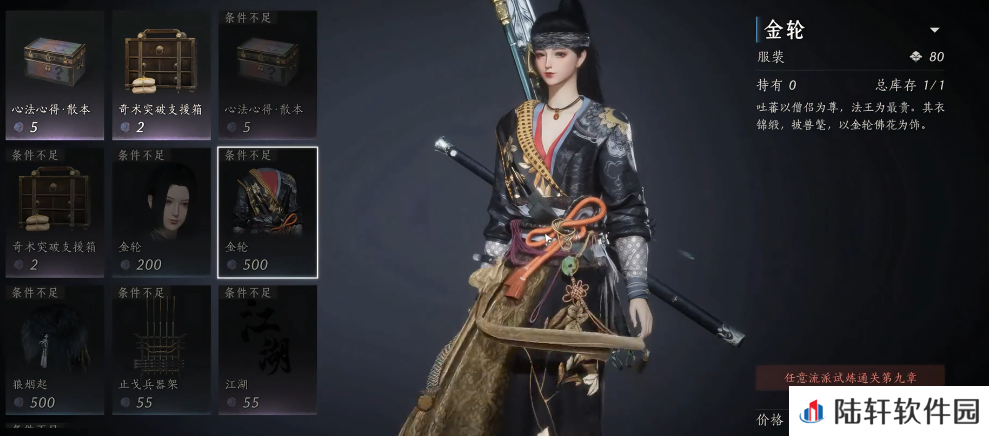Pick the 止戈兵器架 weapon rack item
This screenshot has height=436, width=989.
(161, 349)
